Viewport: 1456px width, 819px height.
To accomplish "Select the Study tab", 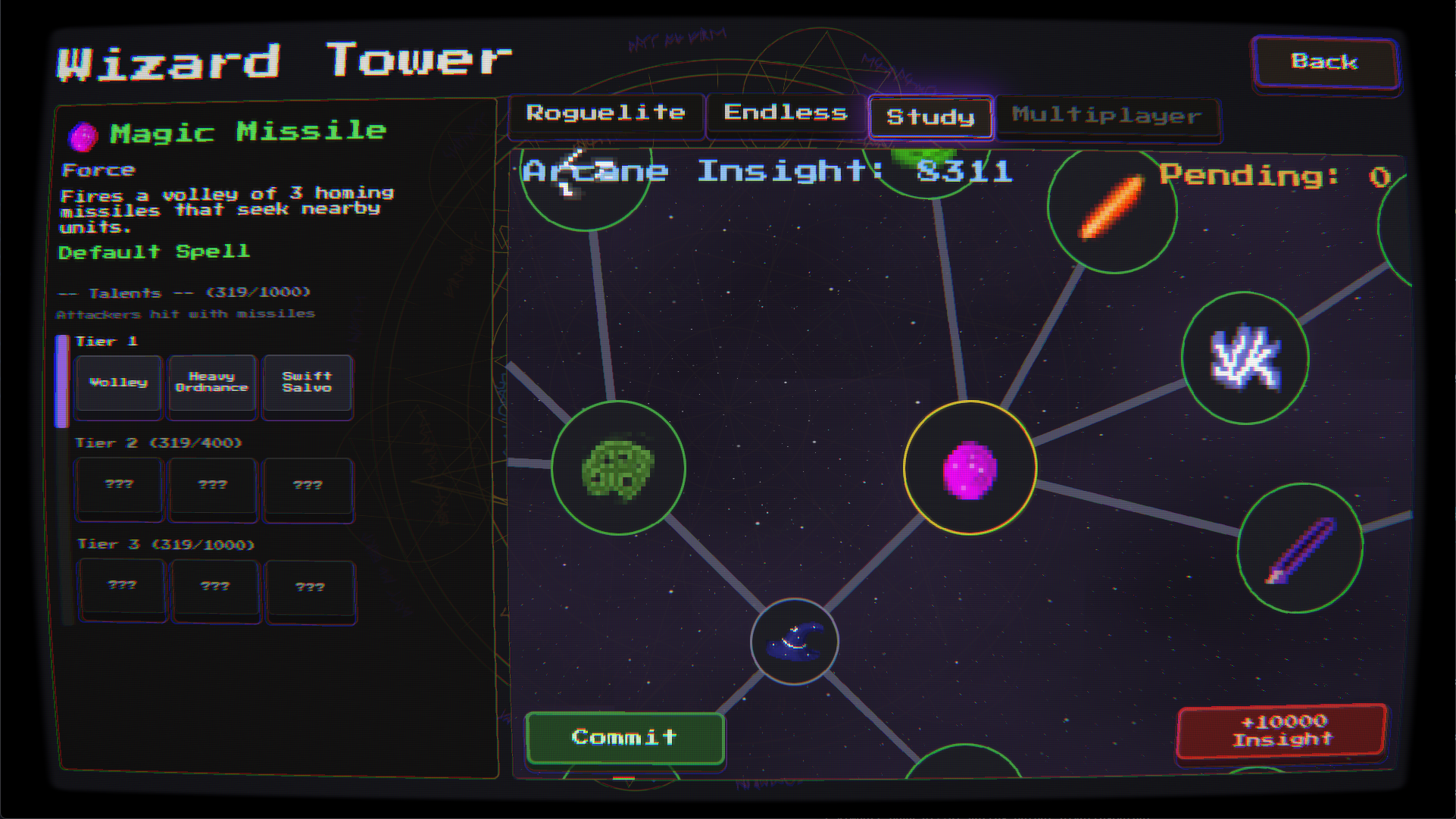I will [930, 117].
